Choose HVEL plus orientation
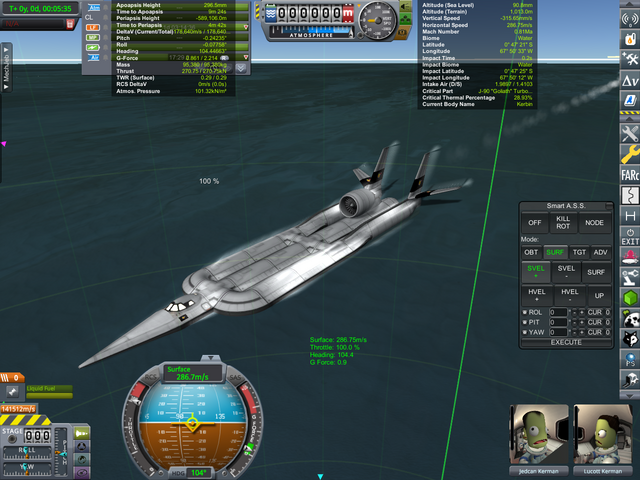 point(535,295)
